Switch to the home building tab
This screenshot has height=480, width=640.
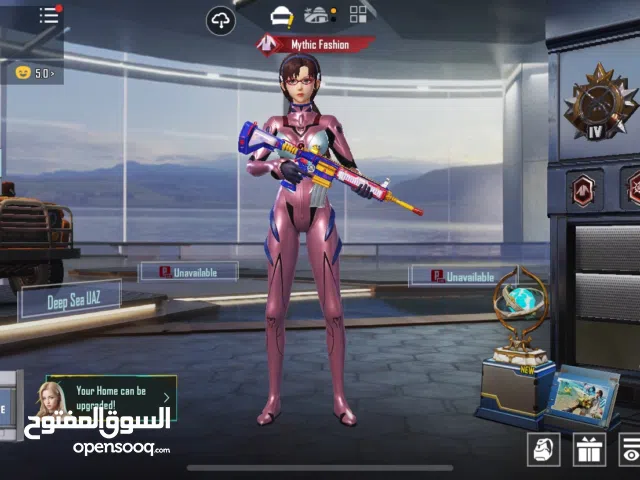(x=320, y=15)
